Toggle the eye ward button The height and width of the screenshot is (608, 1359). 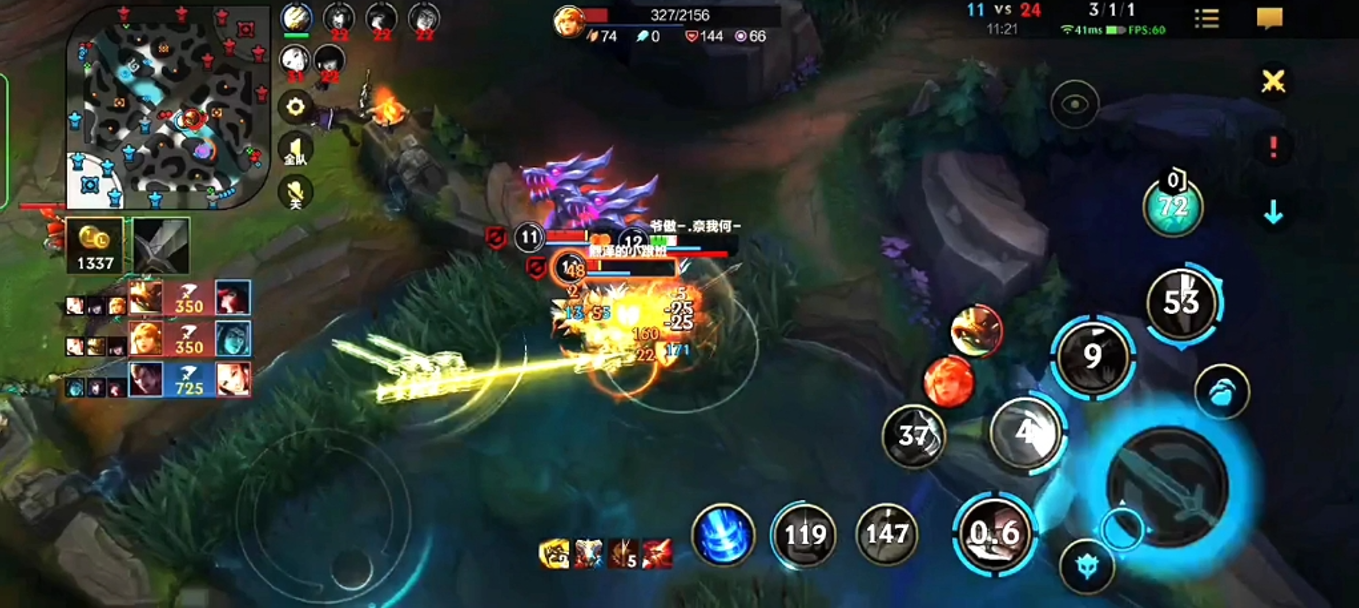[x=1075, y=104]
